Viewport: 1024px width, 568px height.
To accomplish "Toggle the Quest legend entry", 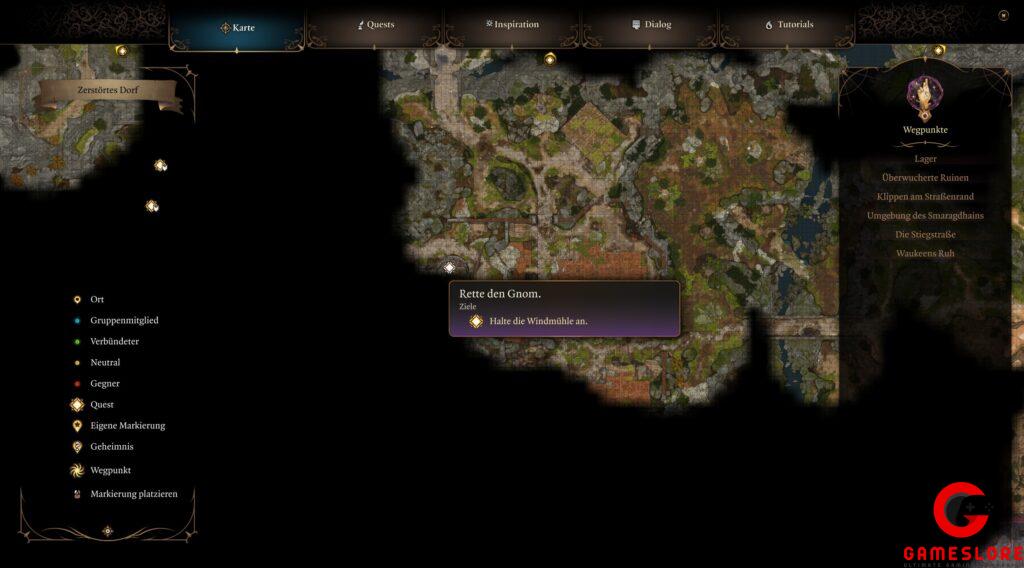I will 101,405.
